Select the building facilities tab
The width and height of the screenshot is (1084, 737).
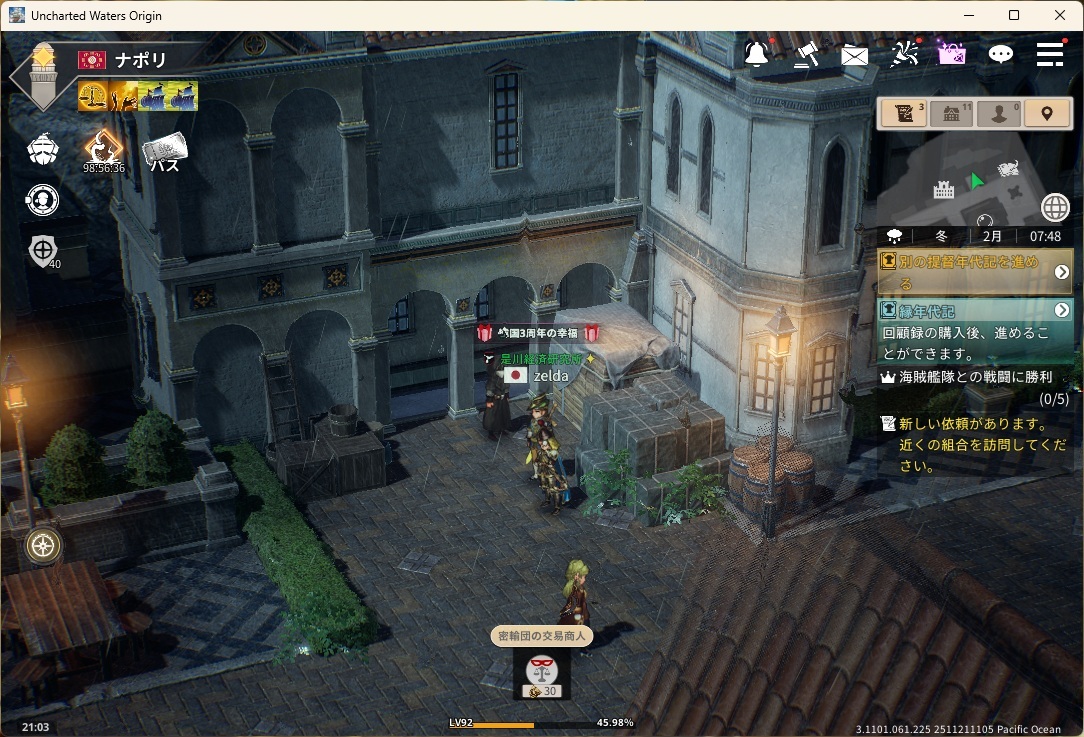coord(951,113)
